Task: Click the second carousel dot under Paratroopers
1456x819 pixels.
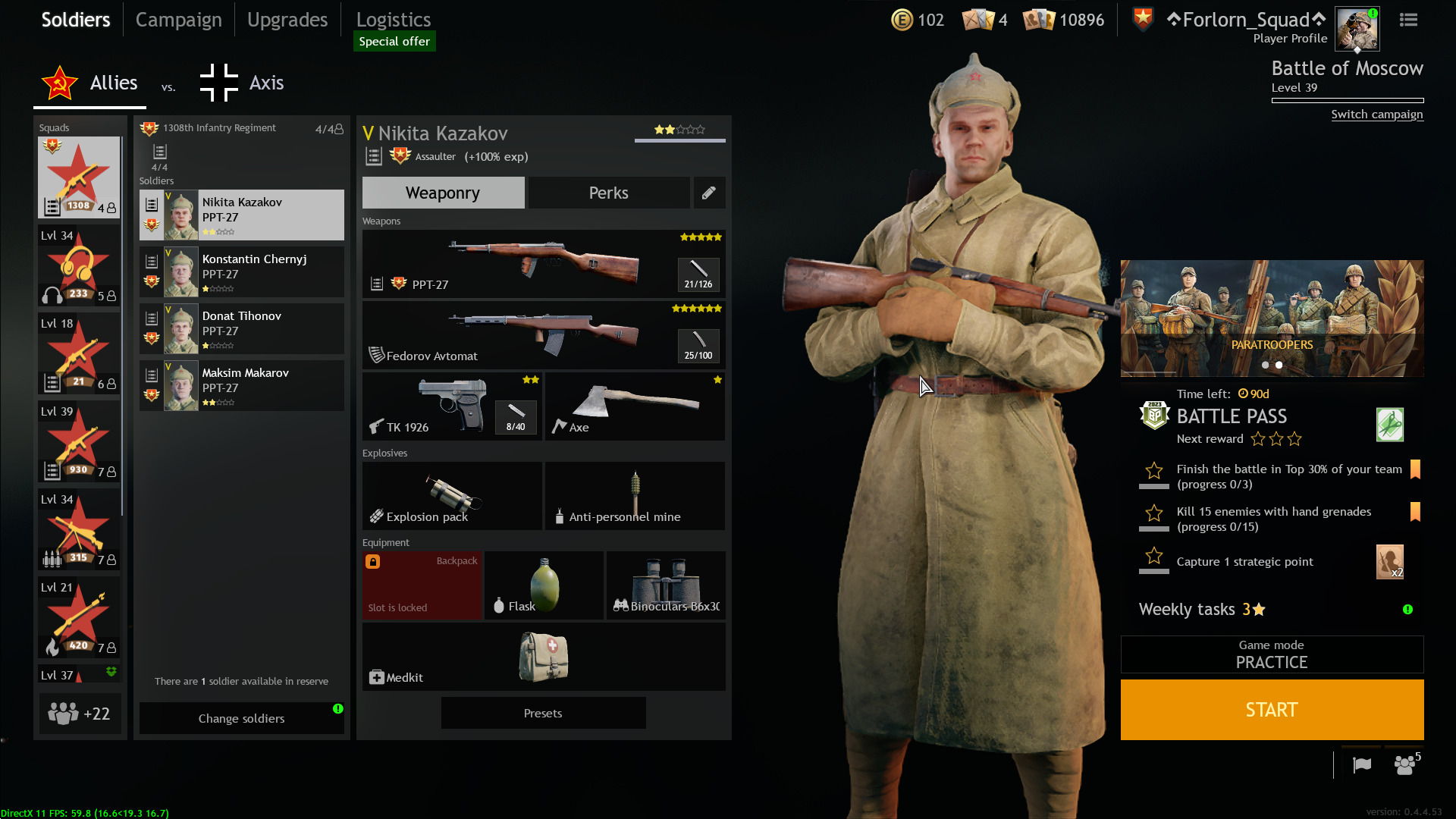Action: (1279, 365)
